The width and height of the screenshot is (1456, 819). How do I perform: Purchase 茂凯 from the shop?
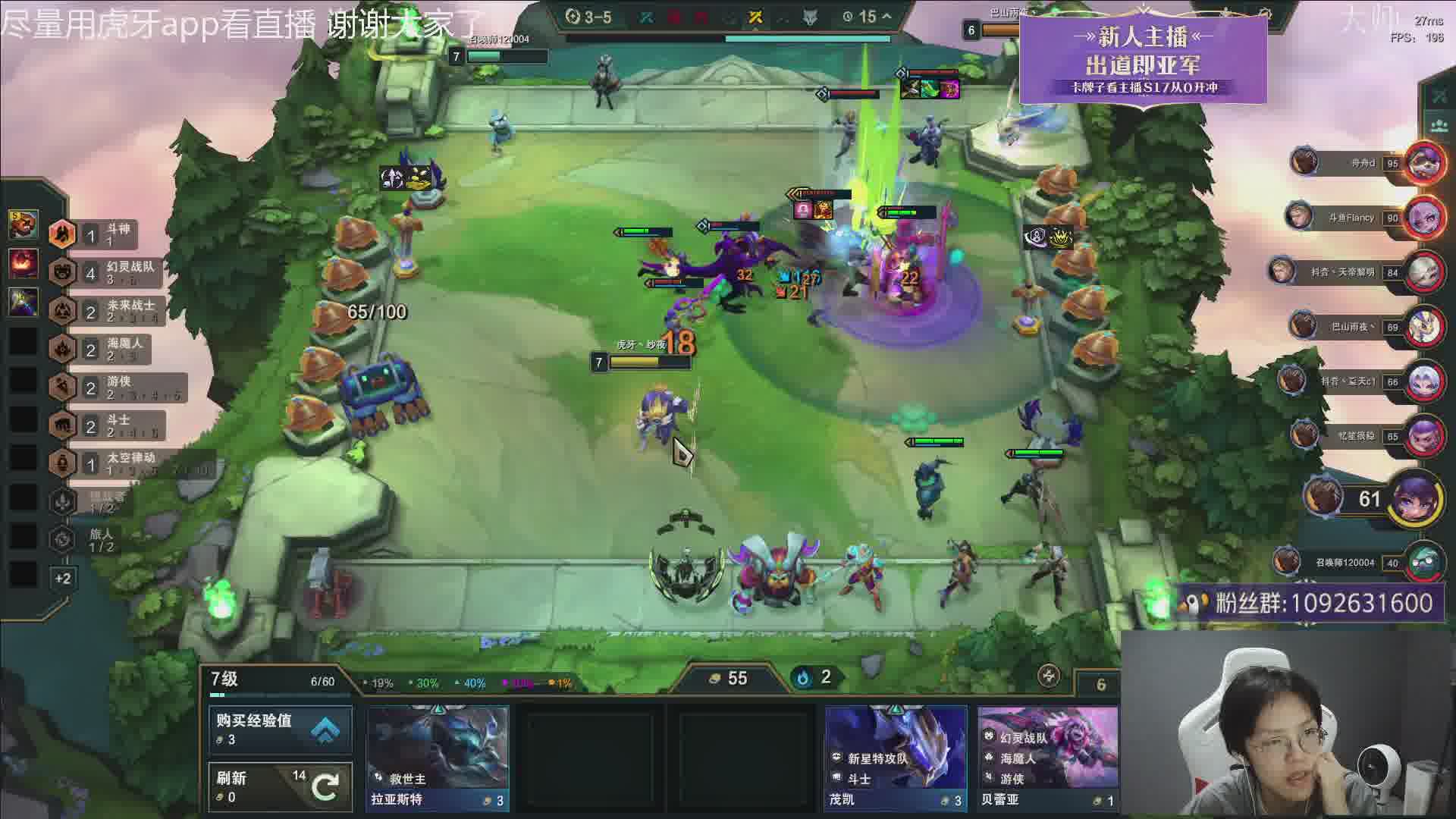pyautogui.click(x=896, y=757)
